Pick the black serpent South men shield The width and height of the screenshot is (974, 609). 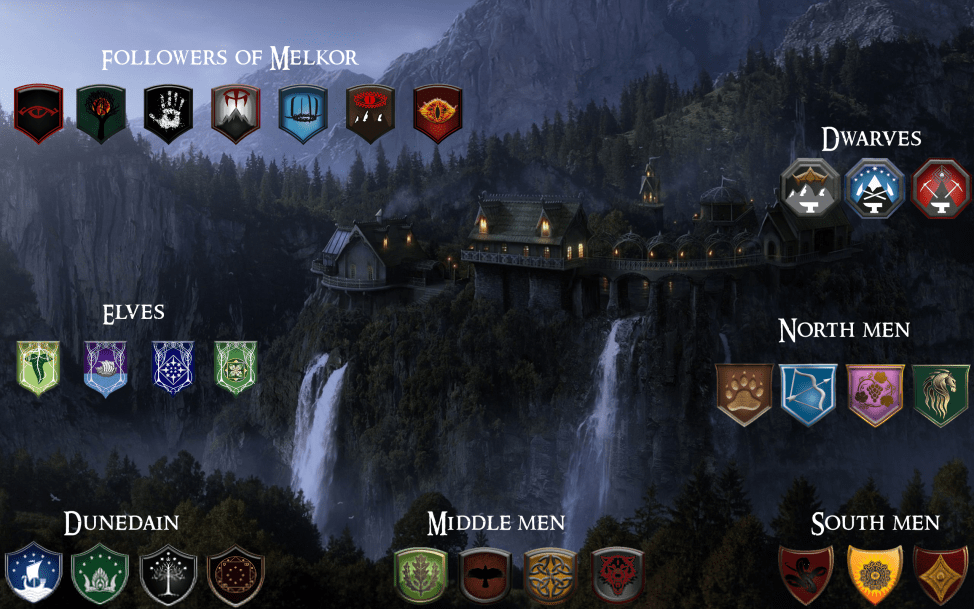tap(806, 575)
